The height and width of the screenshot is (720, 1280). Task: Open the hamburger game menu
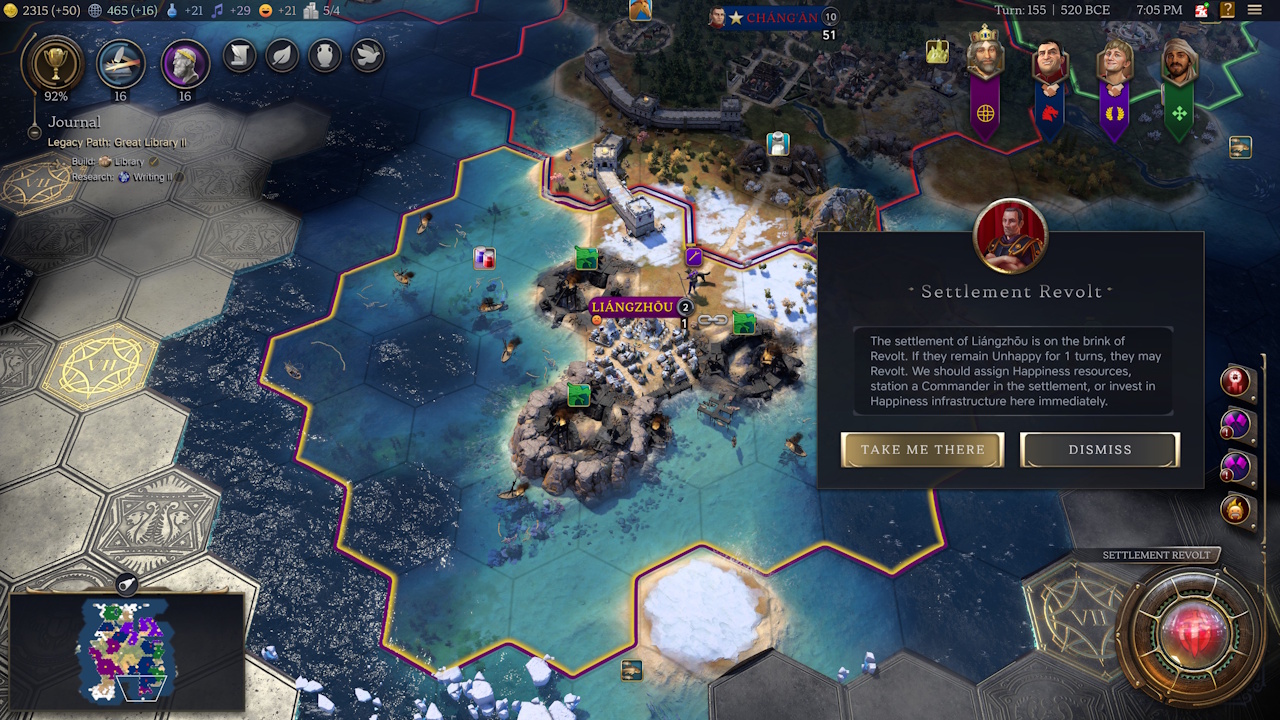coord(1253,10)
